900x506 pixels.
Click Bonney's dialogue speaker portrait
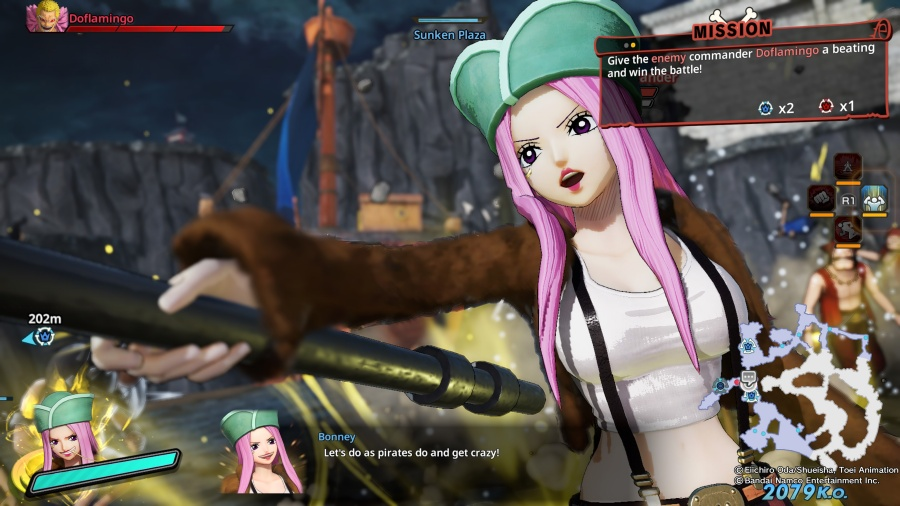click(263, 450)
